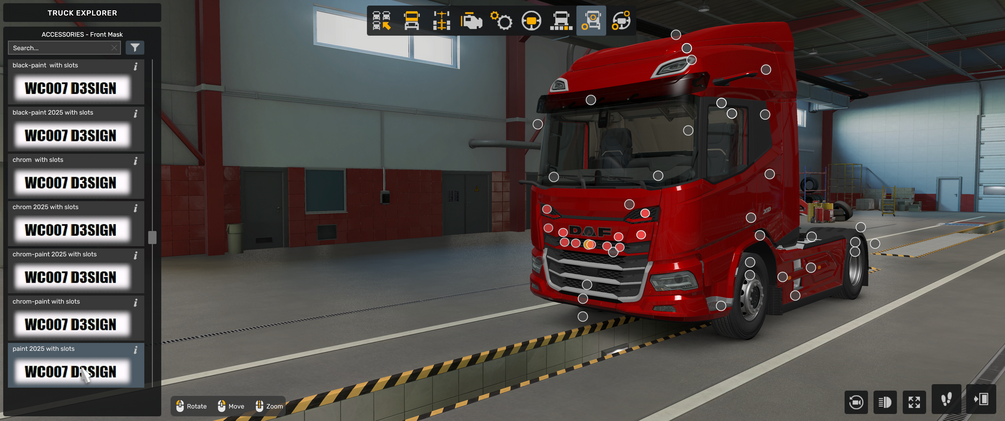1005x421 pixels.
Task: Toggle the truck headlights button
Action: (x=885, y=401)
